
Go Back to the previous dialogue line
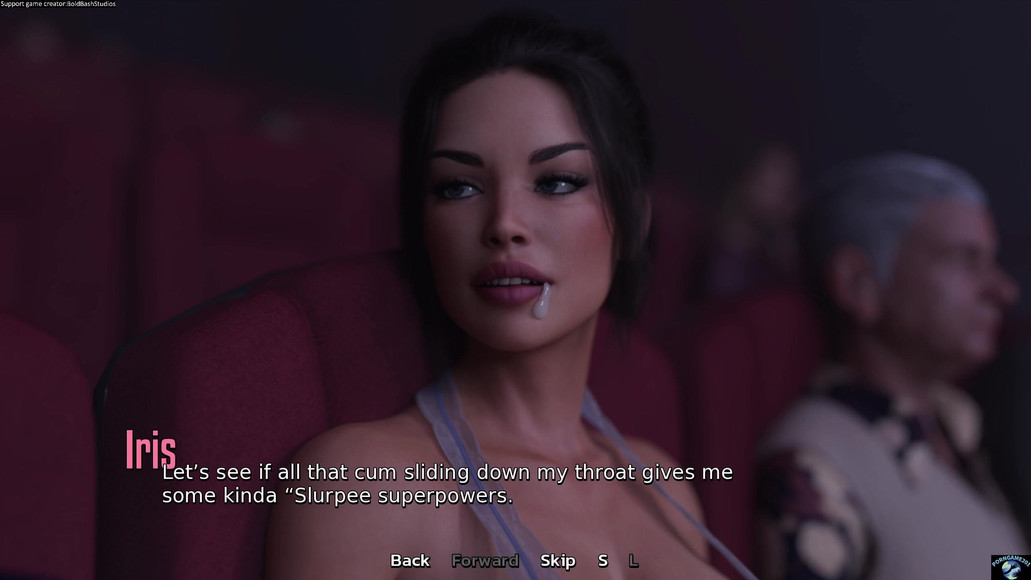[x=410, y=561]
